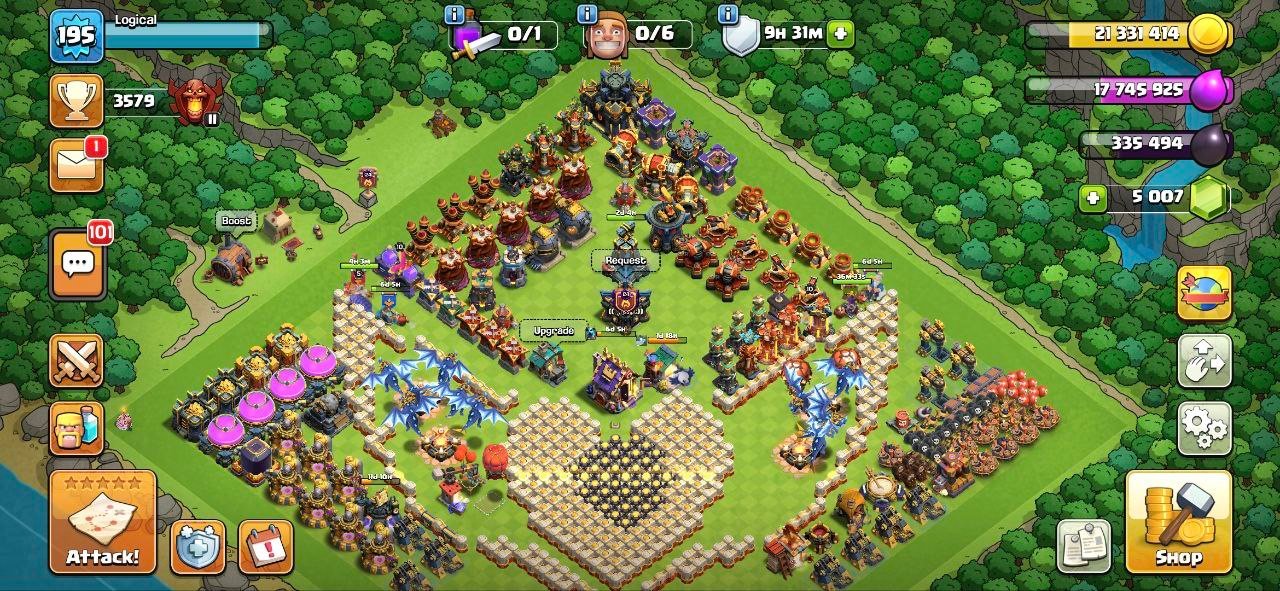Open the Shop
This screenshot has width=1280, height=591.
[x=1178, y=522]
